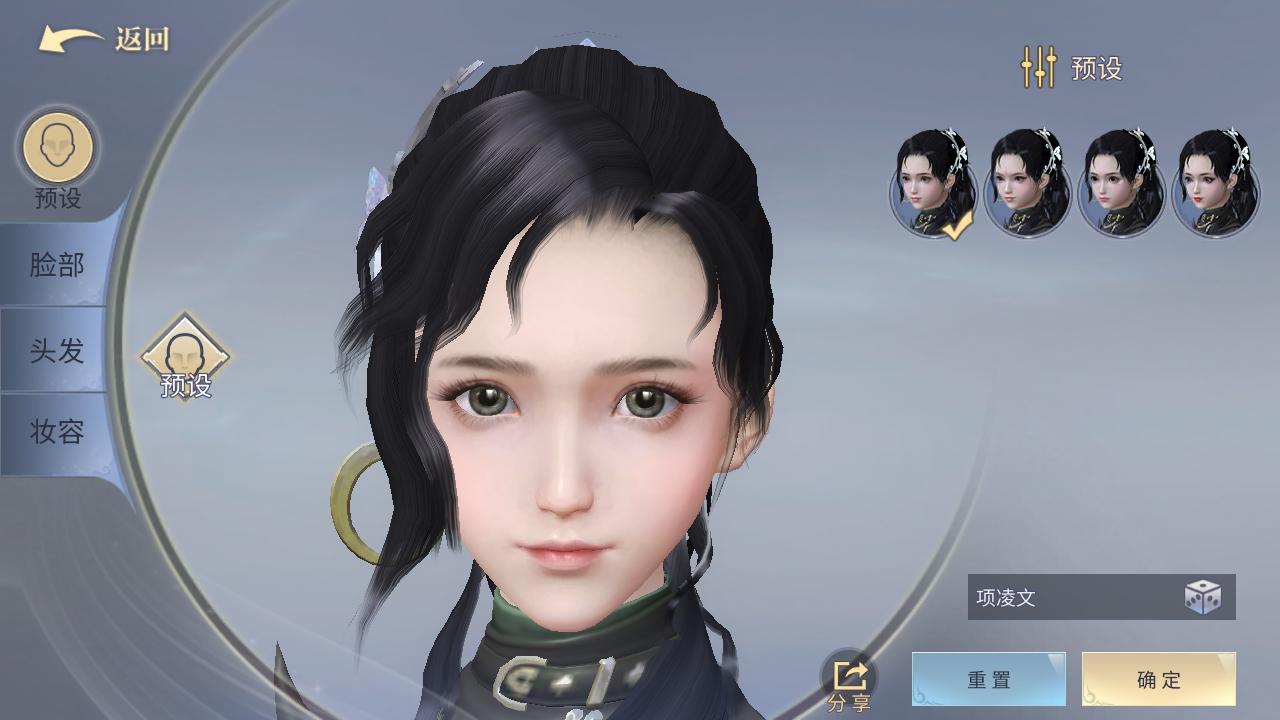Image resolution: width=1280 pixels, height=720 pixels.
Task: Click the 重置 reset button
Action: point(988,680)
